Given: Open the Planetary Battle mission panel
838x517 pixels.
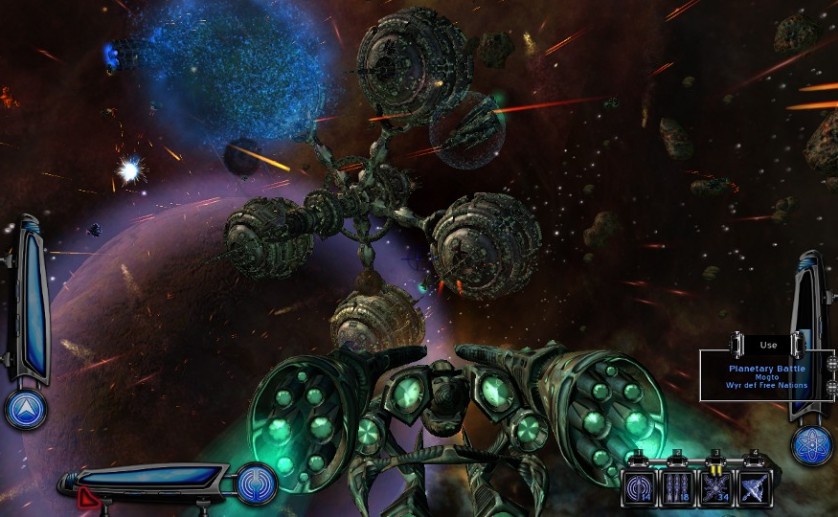Looking at the screenshot, I should pos(768,376).
